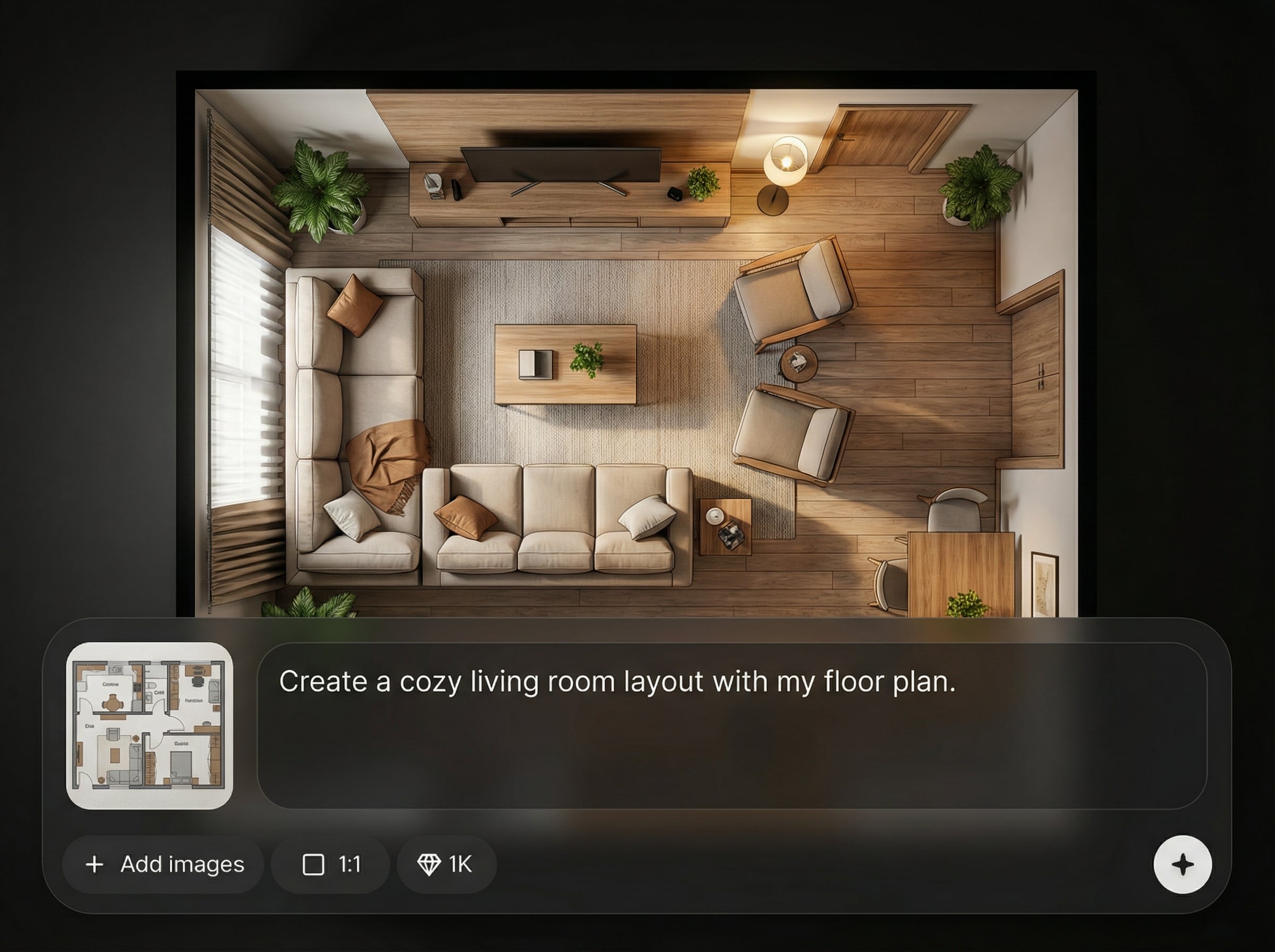
Task: Focus the prompt text field
Action: (731, 726)
